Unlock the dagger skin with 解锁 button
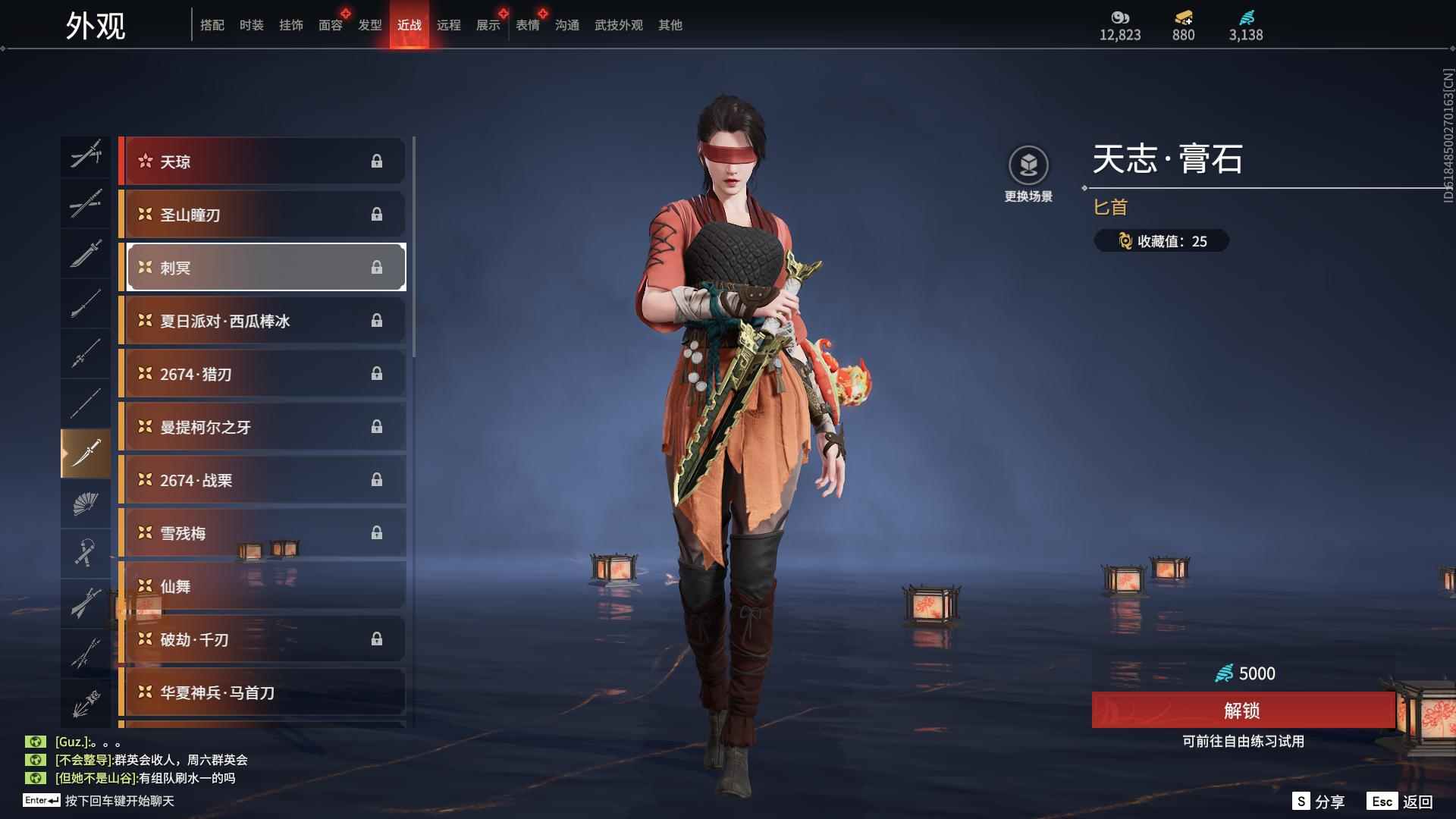 [1242, 711]
